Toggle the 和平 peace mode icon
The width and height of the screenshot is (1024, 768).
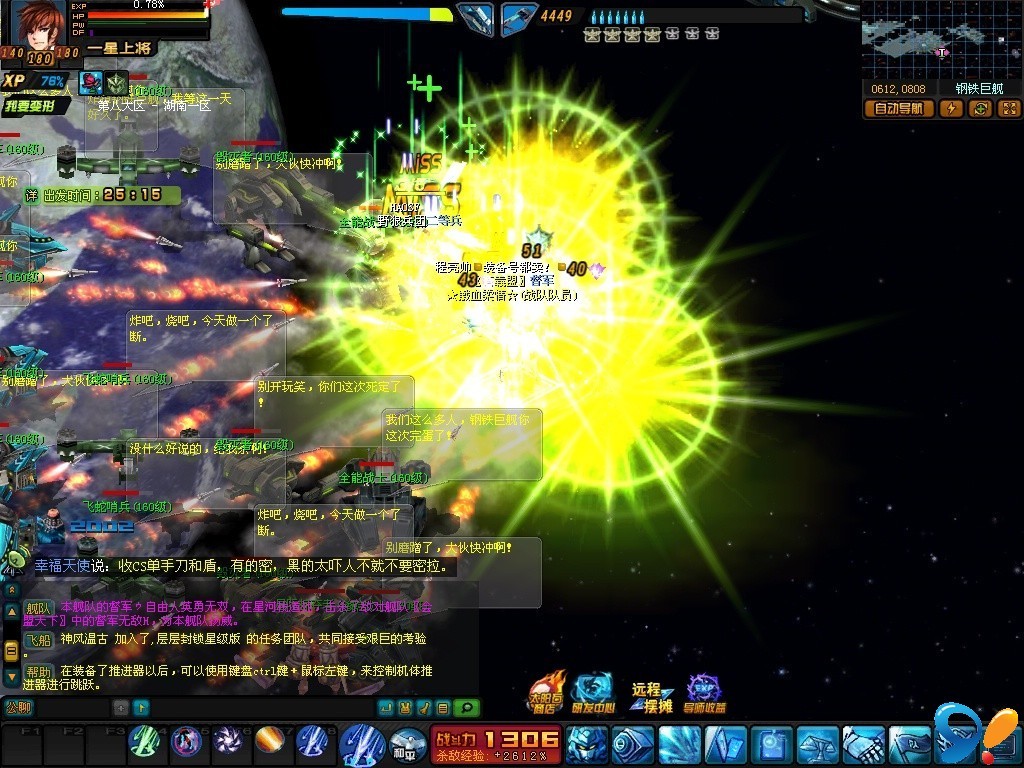pos(406,745)
